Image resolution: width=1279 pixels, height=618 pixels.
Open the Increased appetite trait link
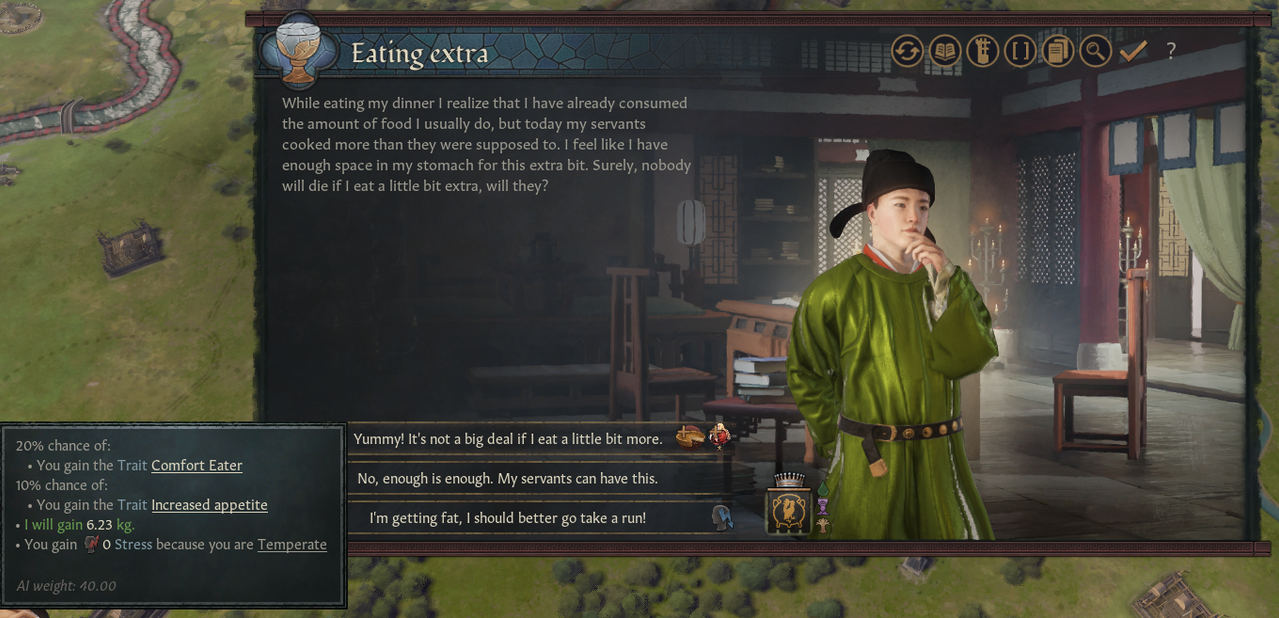coord(209,505)
